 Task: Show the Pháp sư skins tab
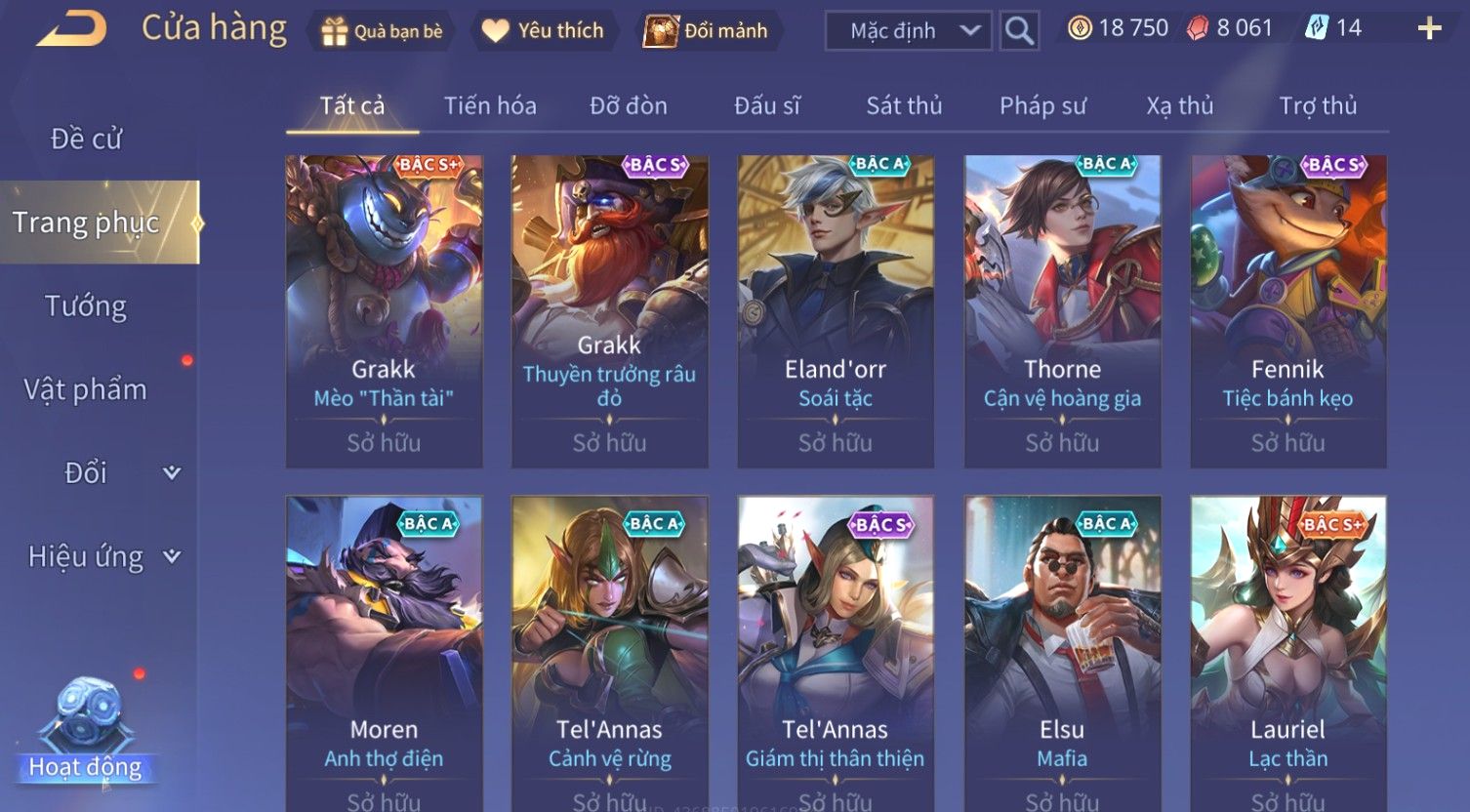[1042, 105]
